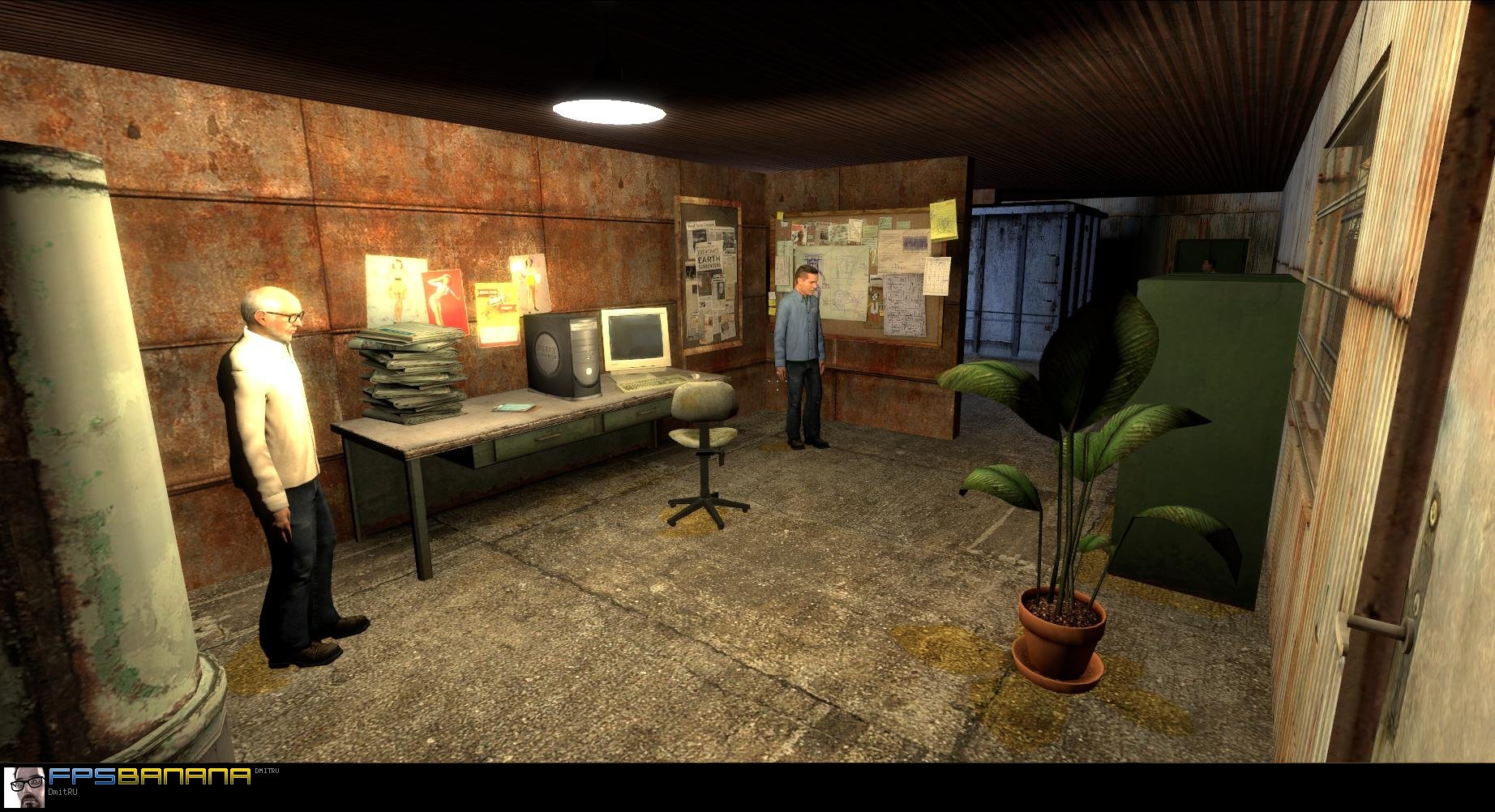Open the DmitRU avatar thumbnail

coord(24,788)
